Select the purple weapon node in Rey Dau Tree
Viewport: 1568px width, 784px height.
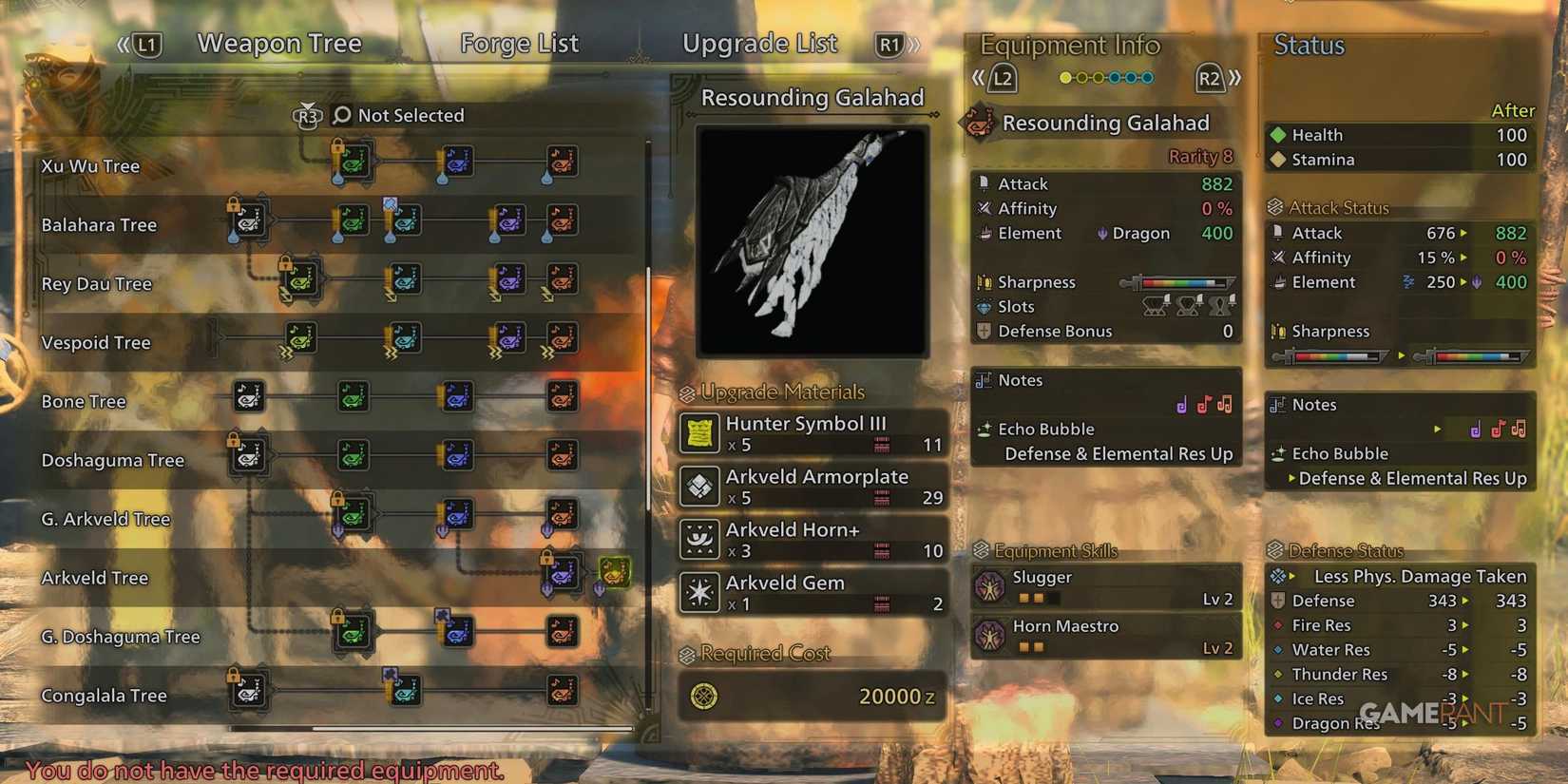click(x=509, y=279)
